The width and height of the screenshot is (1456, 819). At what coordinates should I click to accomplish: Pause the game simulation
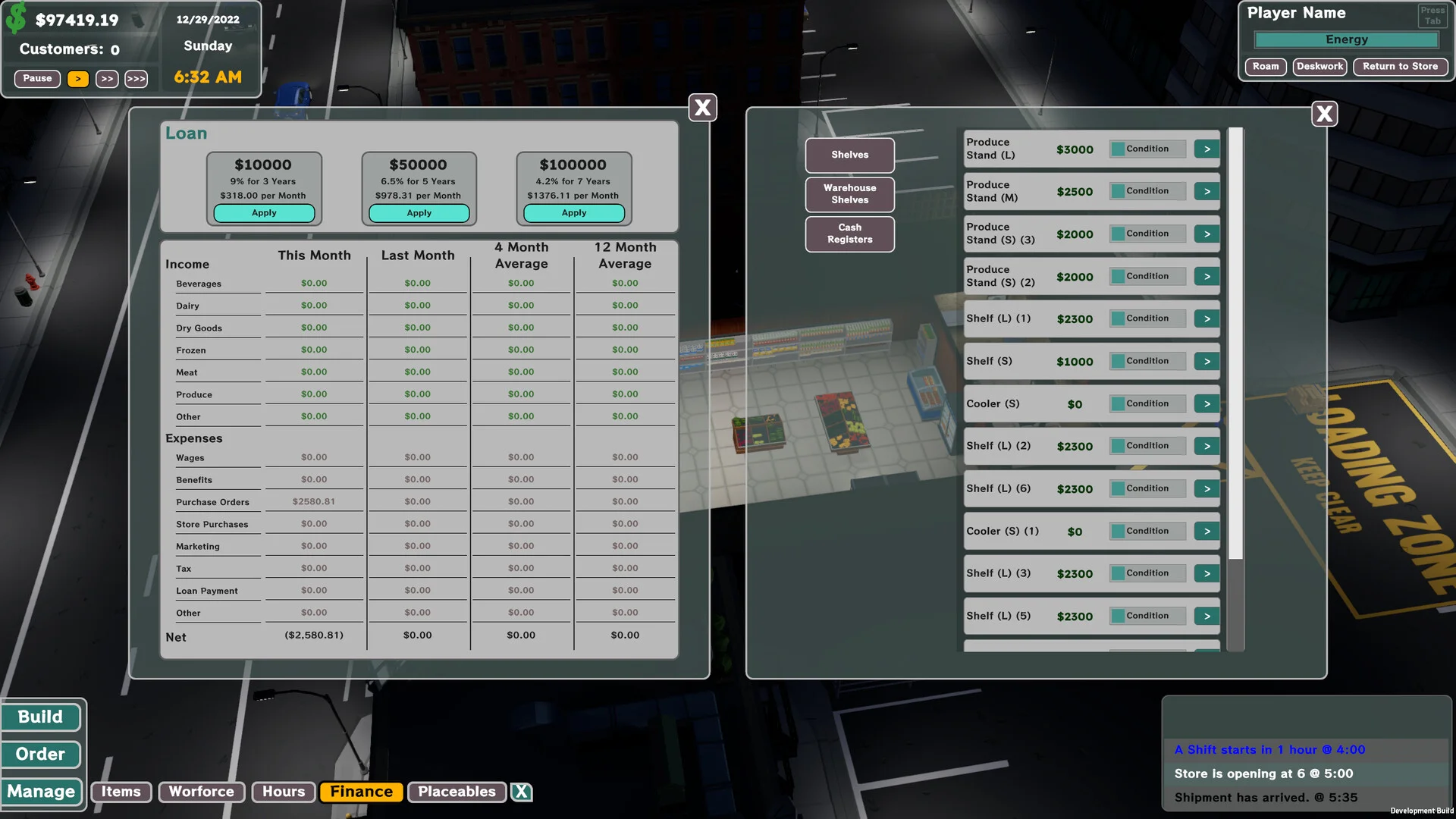click(x=37, y=78)
